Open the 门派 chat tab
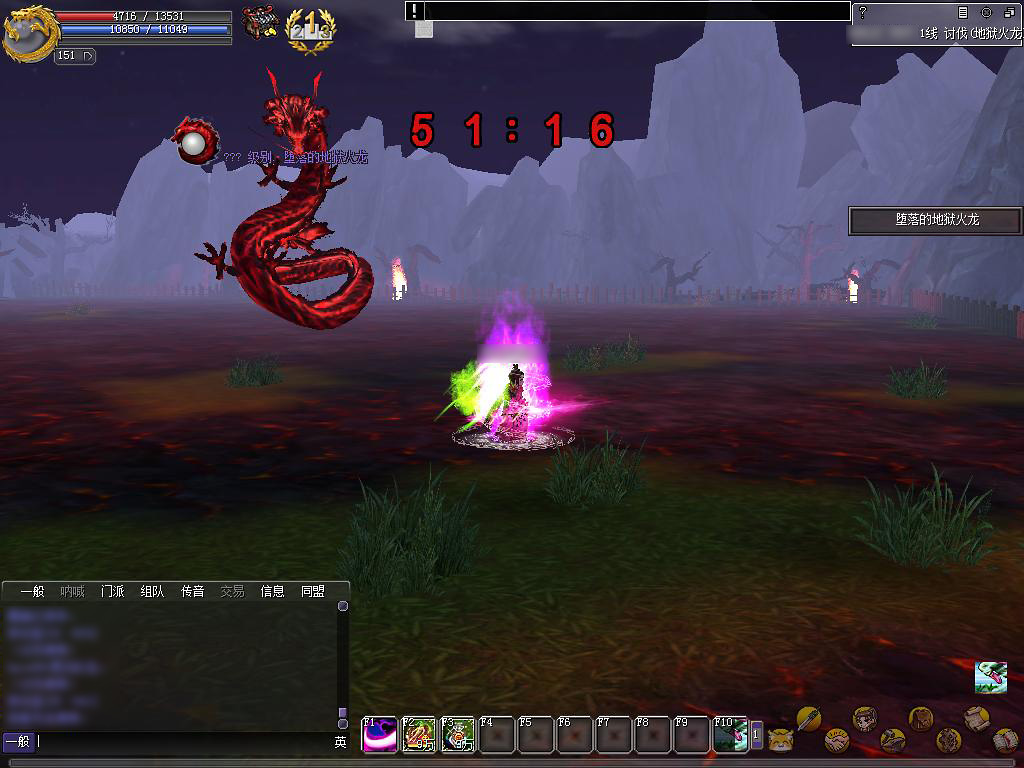Screen dimensions: 1024x768 [x=112, y=592]
